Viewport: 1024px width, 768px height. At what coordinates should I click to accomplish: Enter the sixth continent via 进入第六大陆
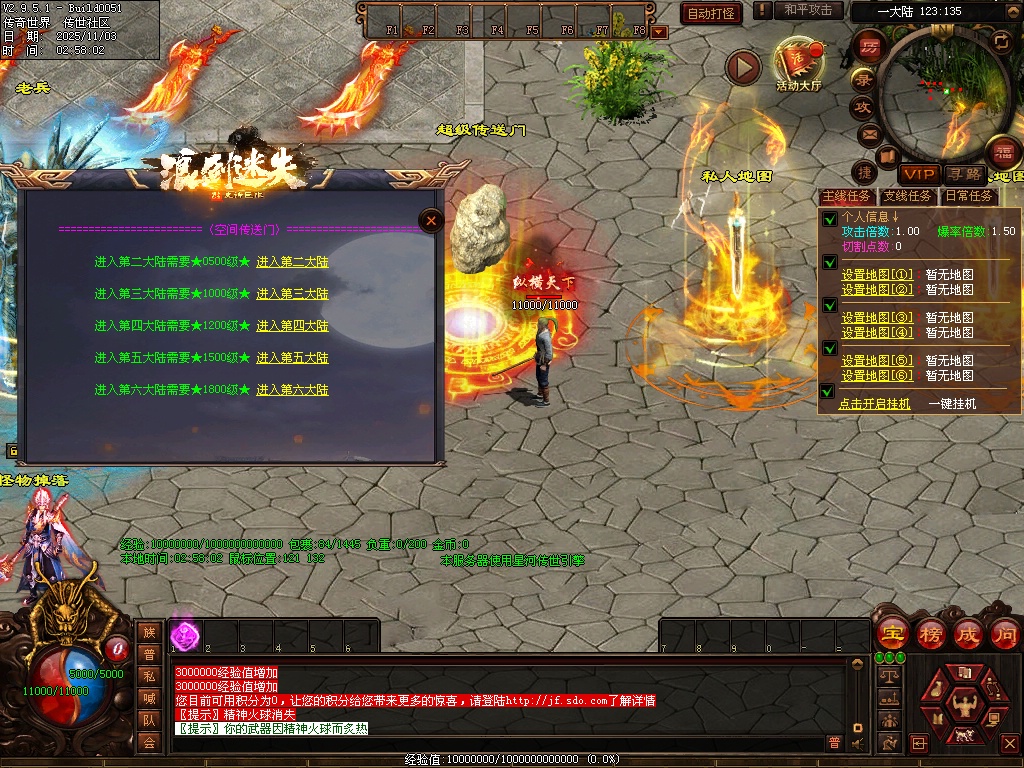(x=292, y=390)
